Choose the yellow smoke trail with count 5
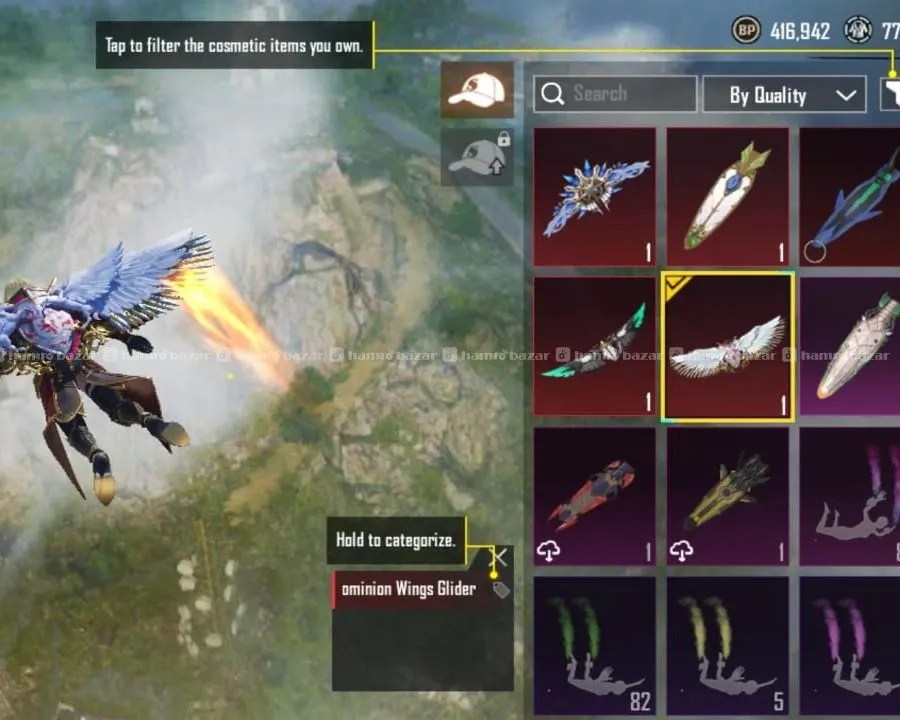Image resolution: width=900 pixels, height=720 pixels. coord(728,646)
